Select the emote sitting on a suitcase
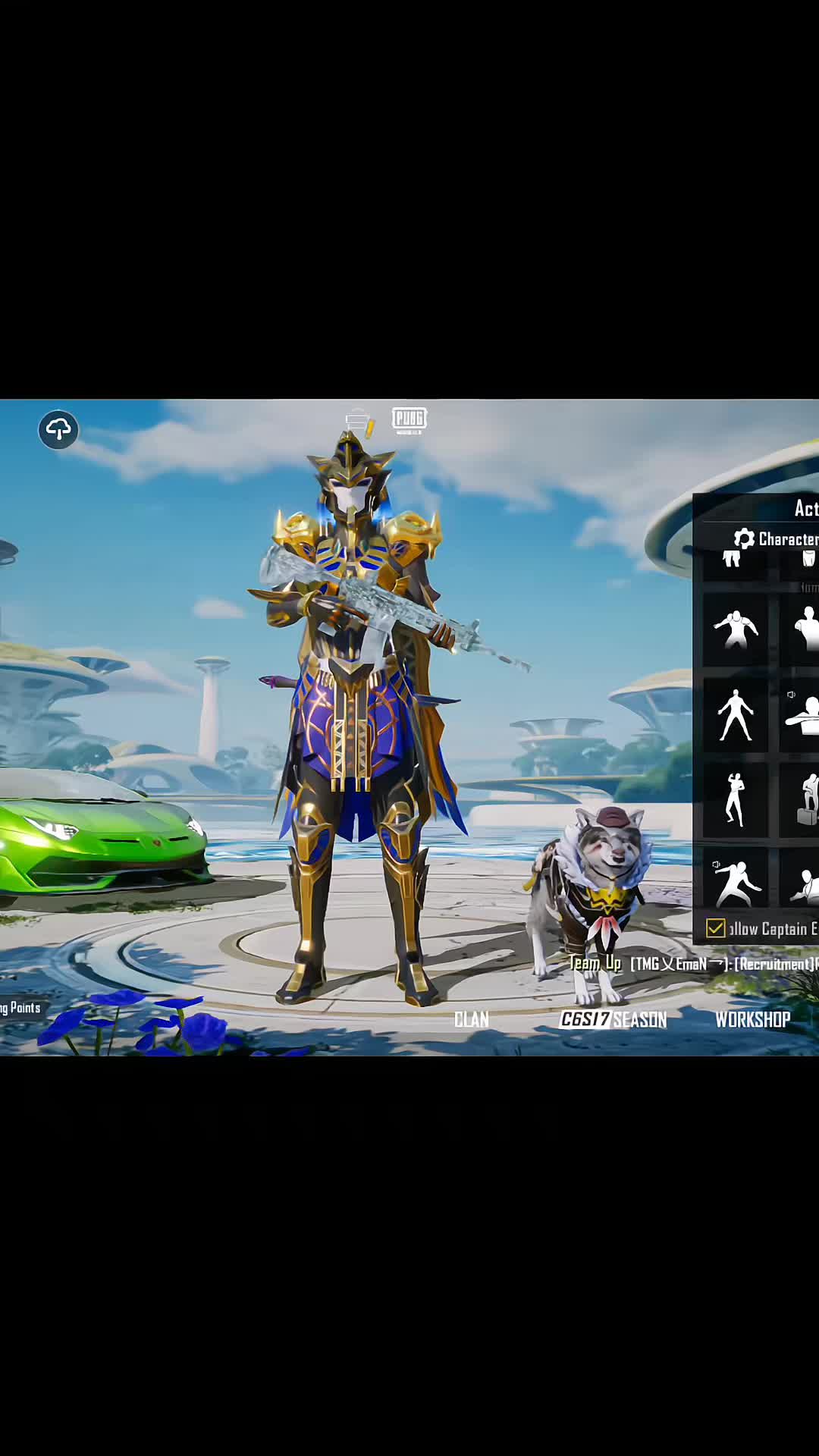The width and height of the screenshot is (819, 1456). tap(805, 799)
